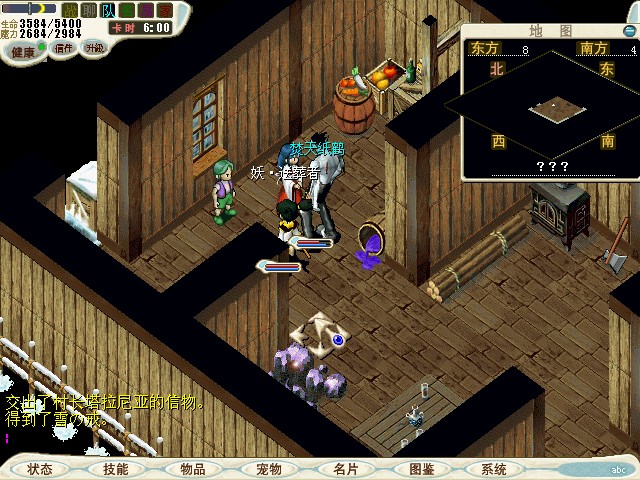Open the 信件 mail button
640x480 pixels.
point(64,47)
